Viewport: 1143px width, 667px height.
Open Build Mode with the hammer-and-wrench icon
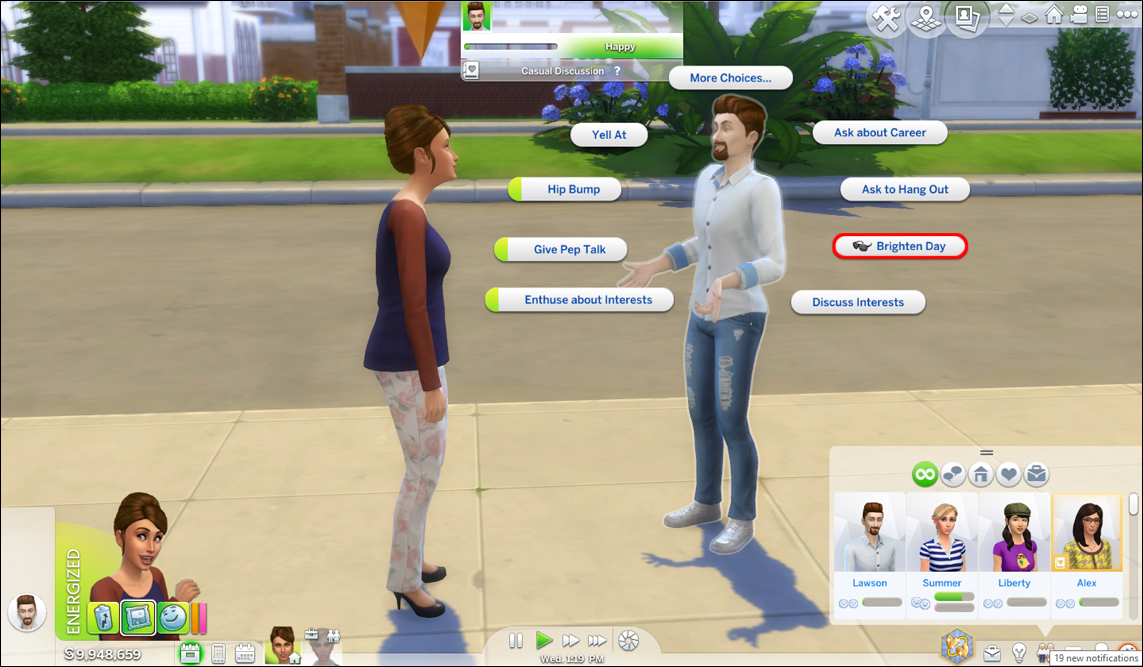886,18
